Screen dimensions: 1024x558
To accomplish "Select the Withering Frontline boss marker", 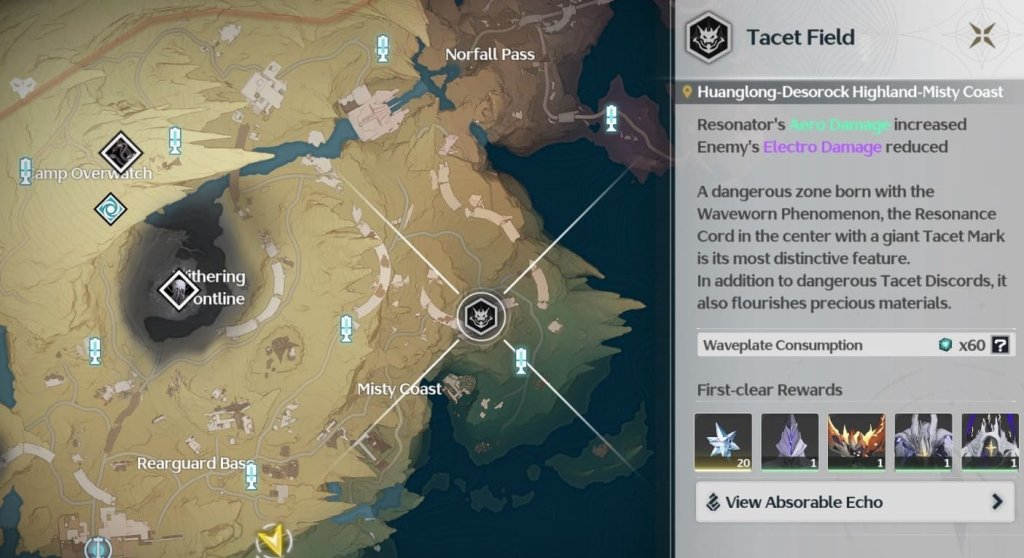I will pyautogui.click(x=179, y=289).
